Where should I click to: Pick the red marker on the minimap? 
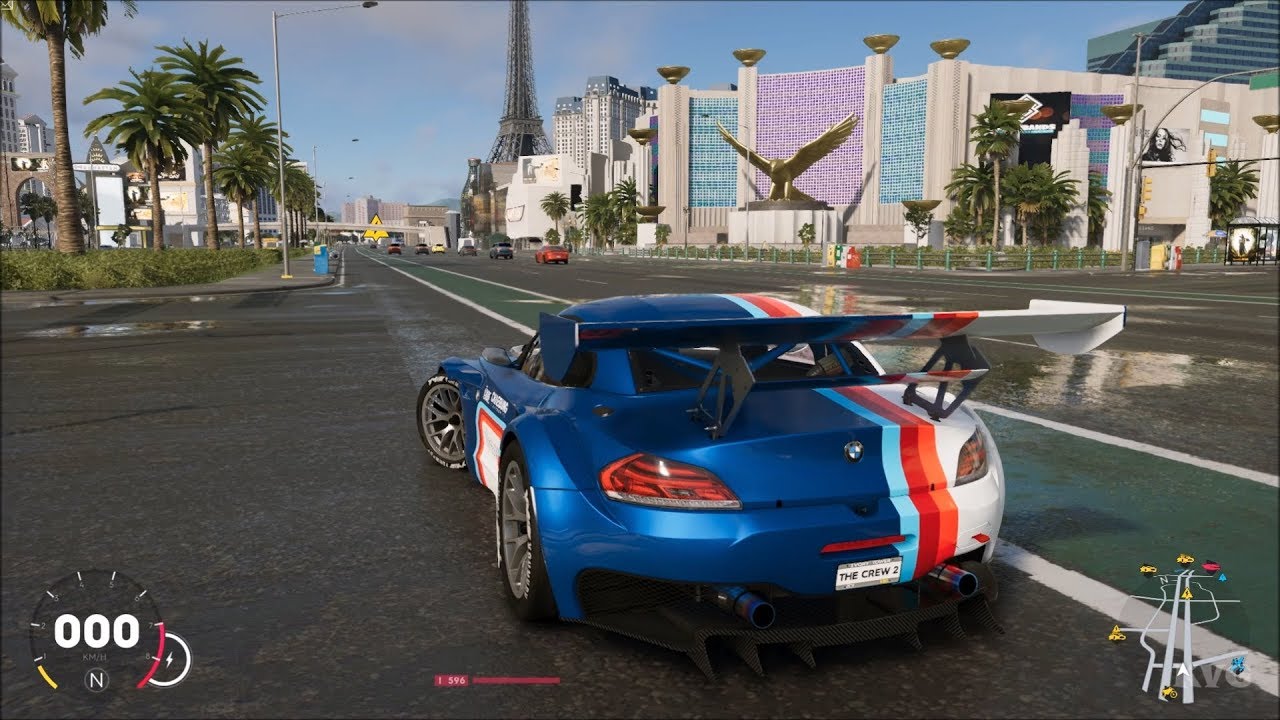(x=1211, y=566)
